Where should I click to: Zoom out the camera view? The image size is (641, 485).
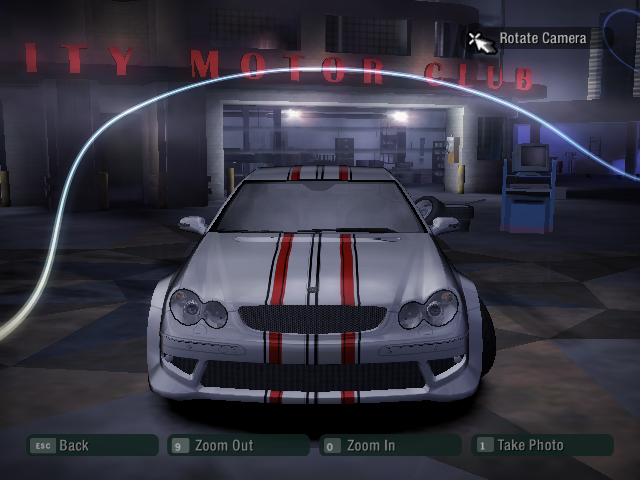[238, 446]
